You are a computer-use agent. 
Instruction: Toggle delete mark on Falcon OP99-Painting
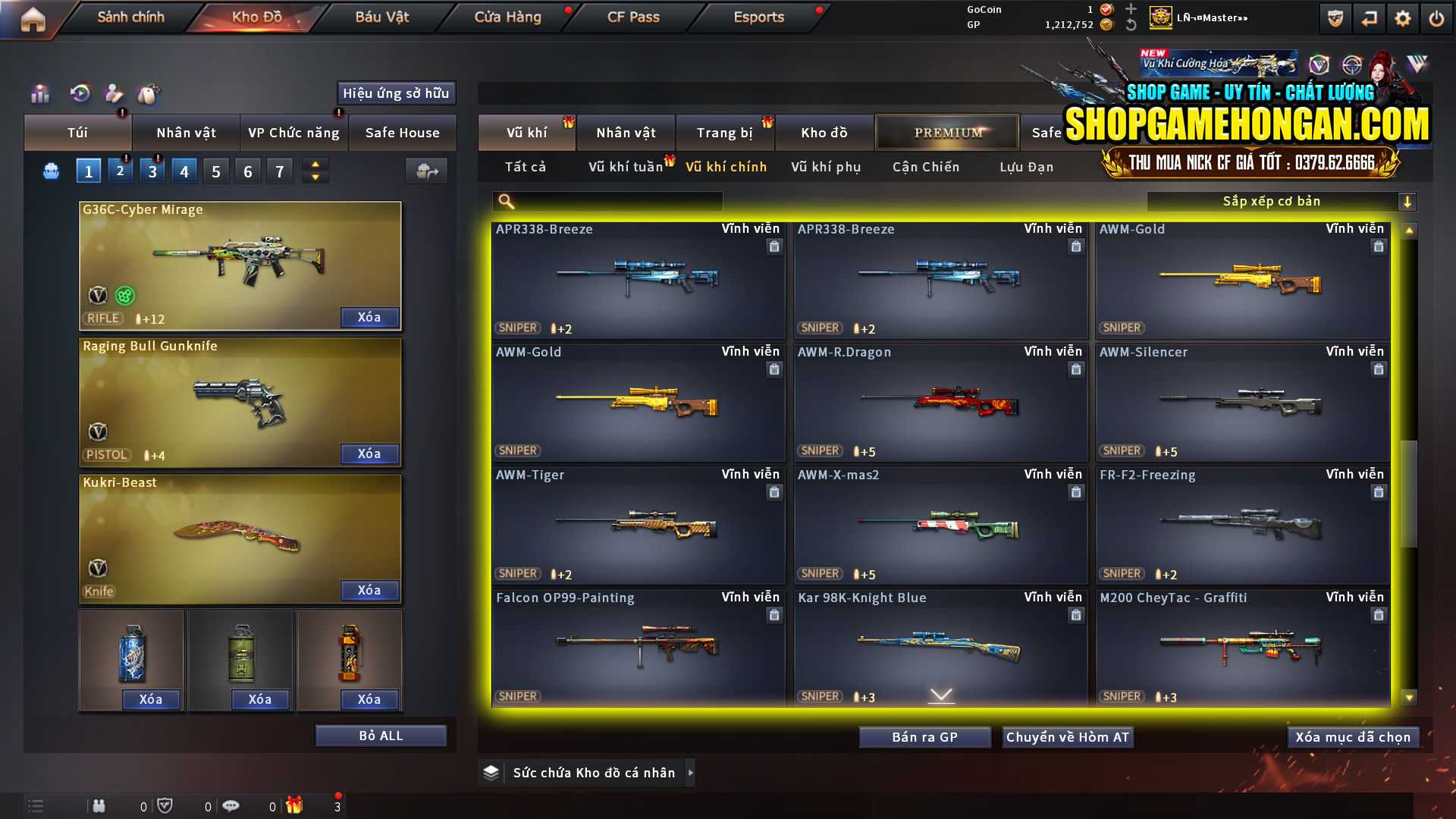pos(774,616)
